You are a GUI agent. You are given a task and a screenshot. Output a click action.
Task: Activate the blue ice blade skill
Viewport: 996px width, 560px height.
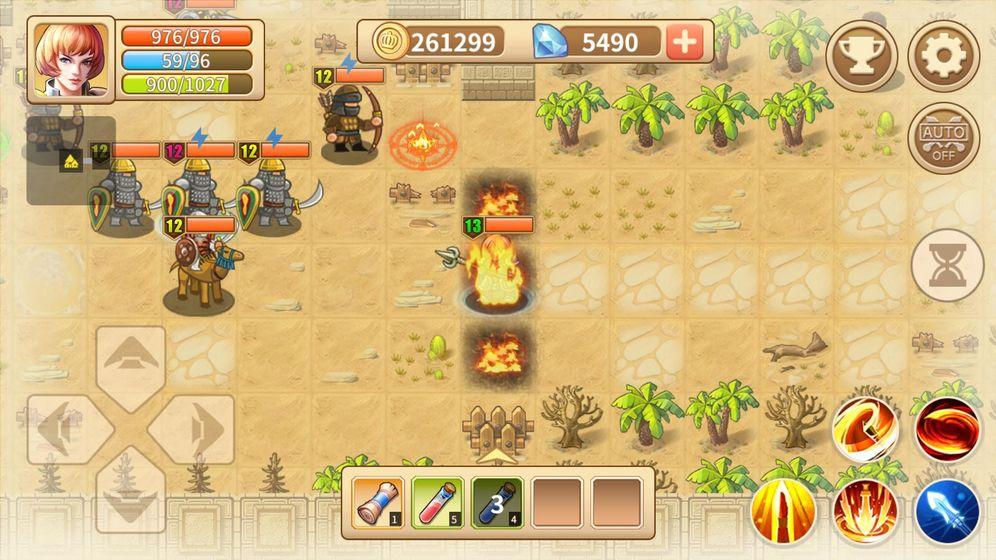[947, 511]
